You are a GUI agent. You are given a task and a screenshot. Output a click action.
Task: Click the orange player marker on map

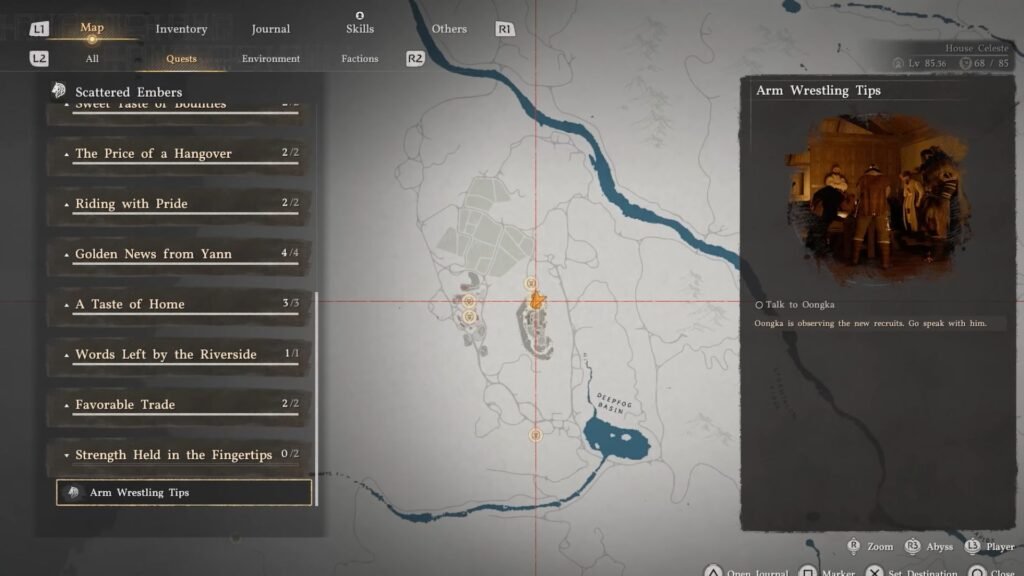pyautogui.click(x=536, y=299)
